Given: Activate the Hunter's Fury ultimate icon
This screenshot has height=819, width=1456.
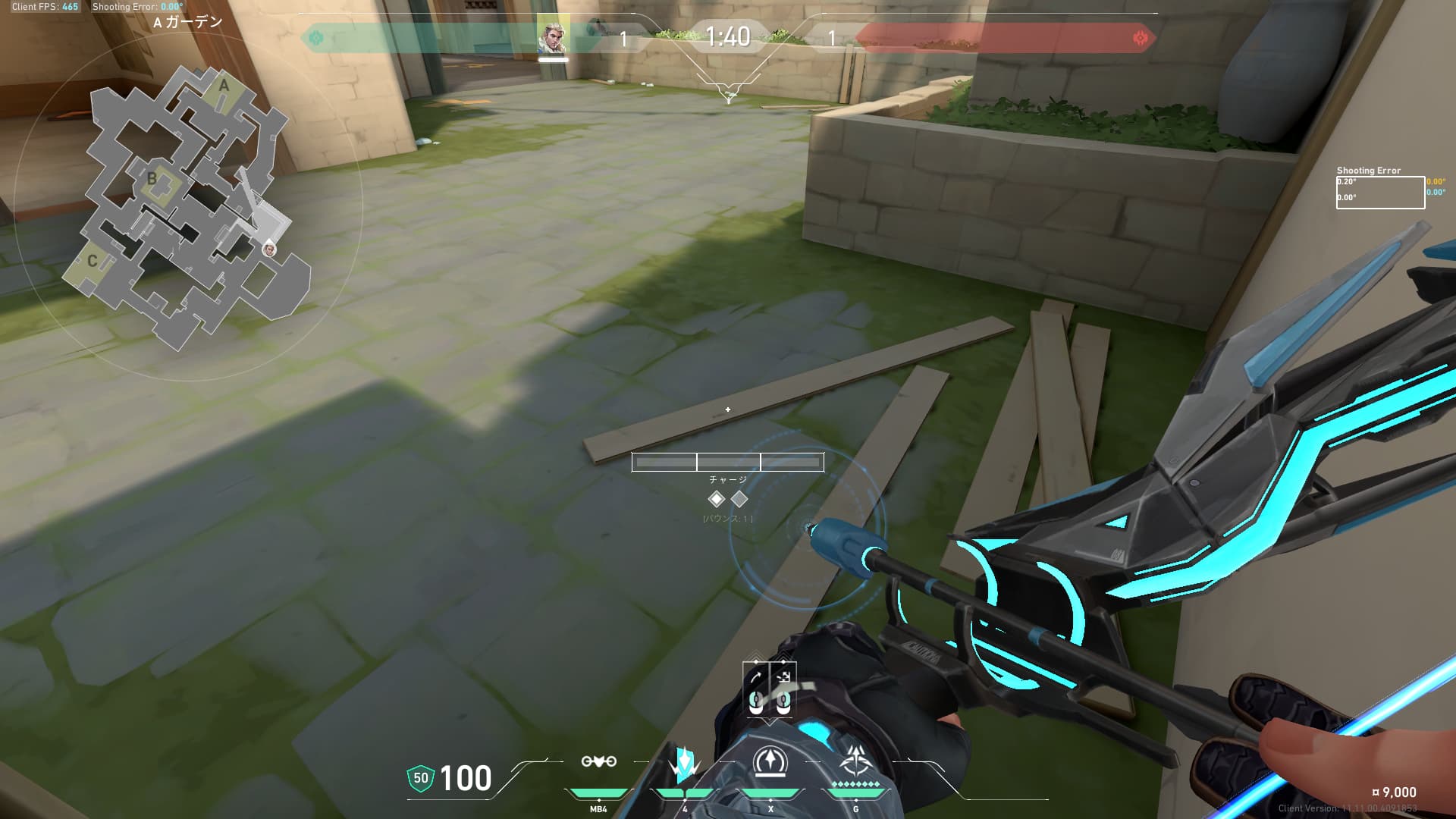Looking at the screenshot, I should 856,761.
